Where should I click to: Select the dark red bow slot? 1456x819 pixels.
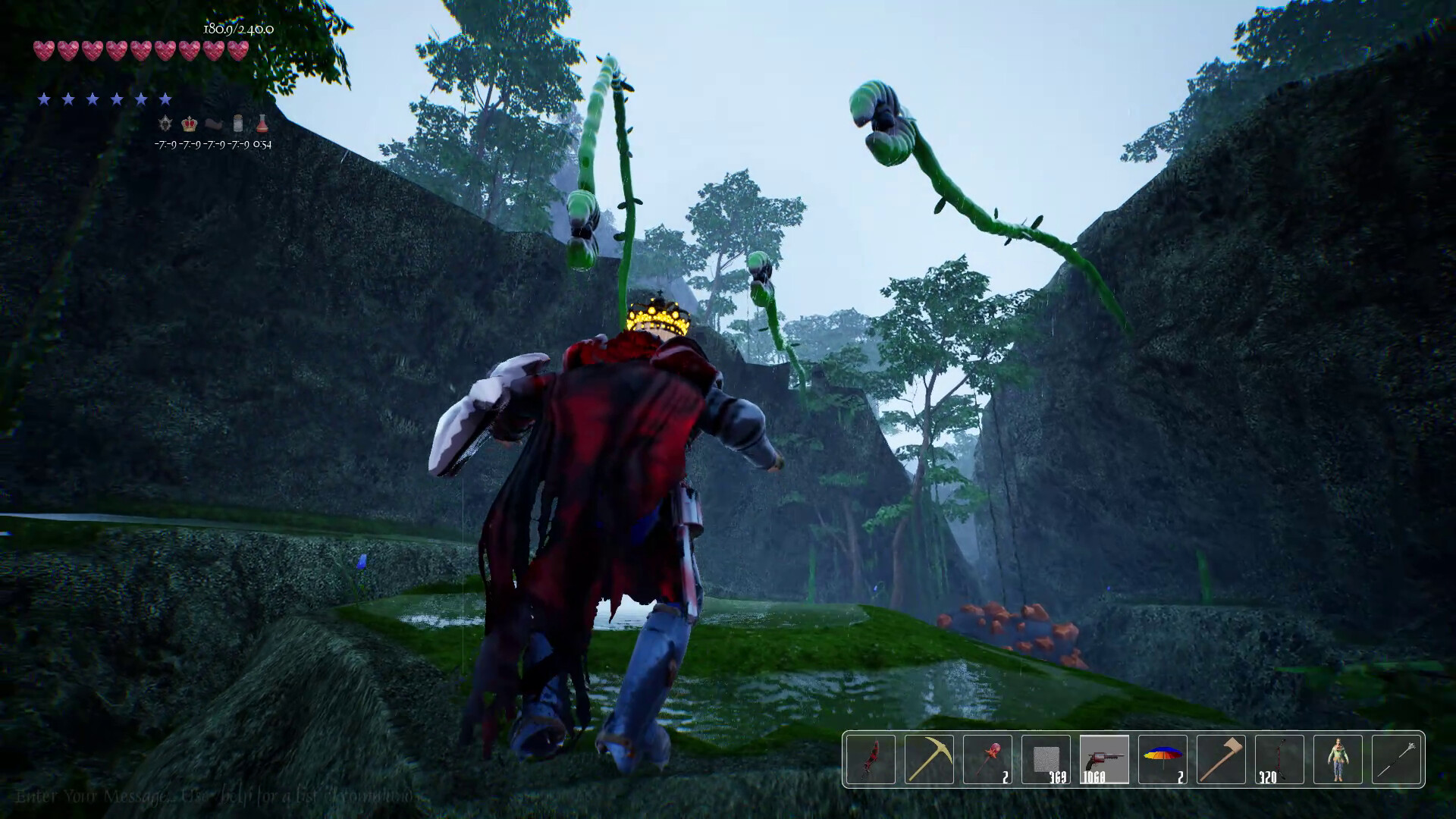(x=1279, y=759)
